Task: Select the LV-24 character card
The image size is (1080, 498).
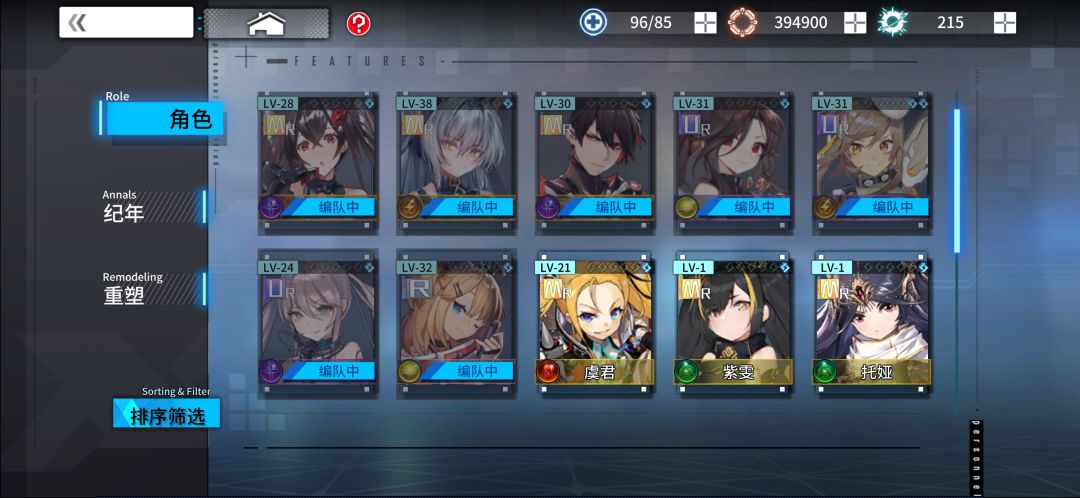Action: (317, 323)
